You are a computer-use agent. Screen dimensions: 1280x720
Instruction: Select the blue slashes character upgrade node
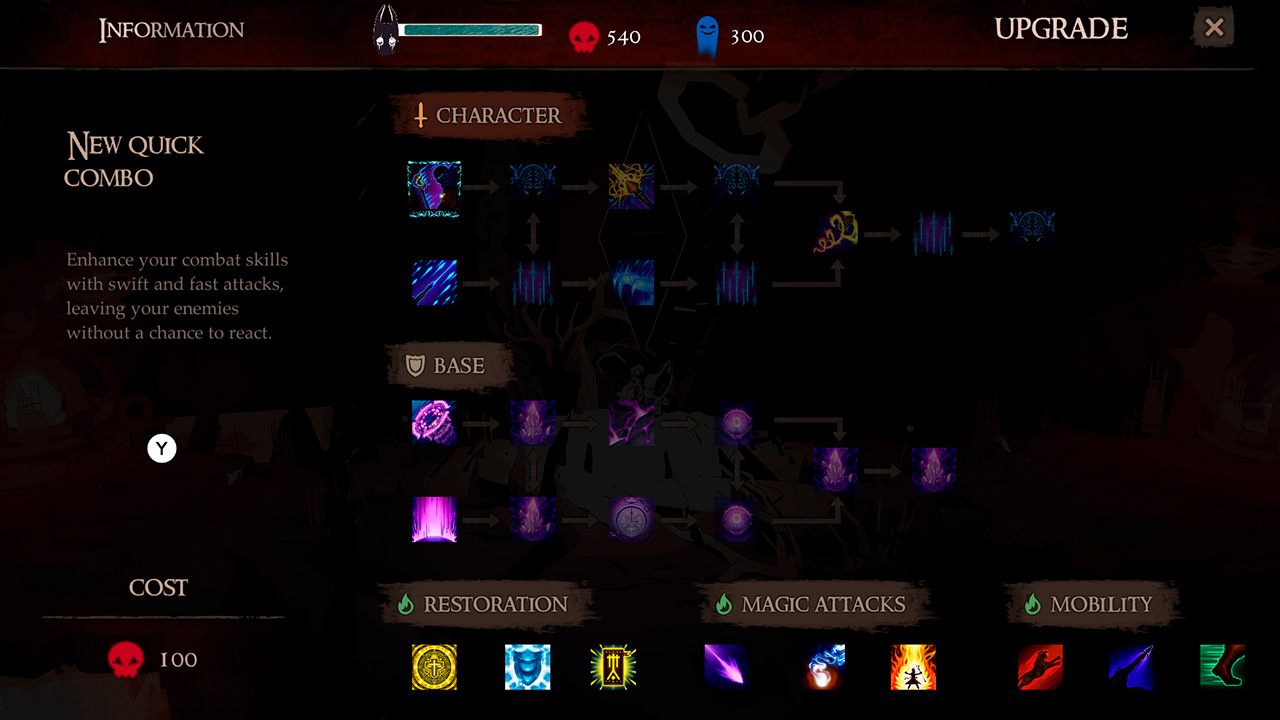434,283
